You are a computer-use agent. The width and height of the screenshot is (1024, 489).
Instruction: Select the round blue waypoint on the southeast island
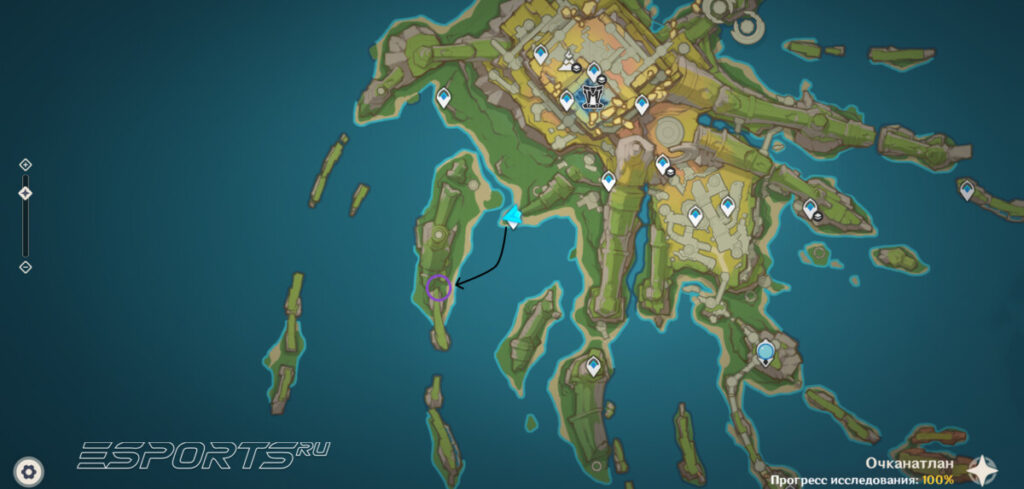766,352
